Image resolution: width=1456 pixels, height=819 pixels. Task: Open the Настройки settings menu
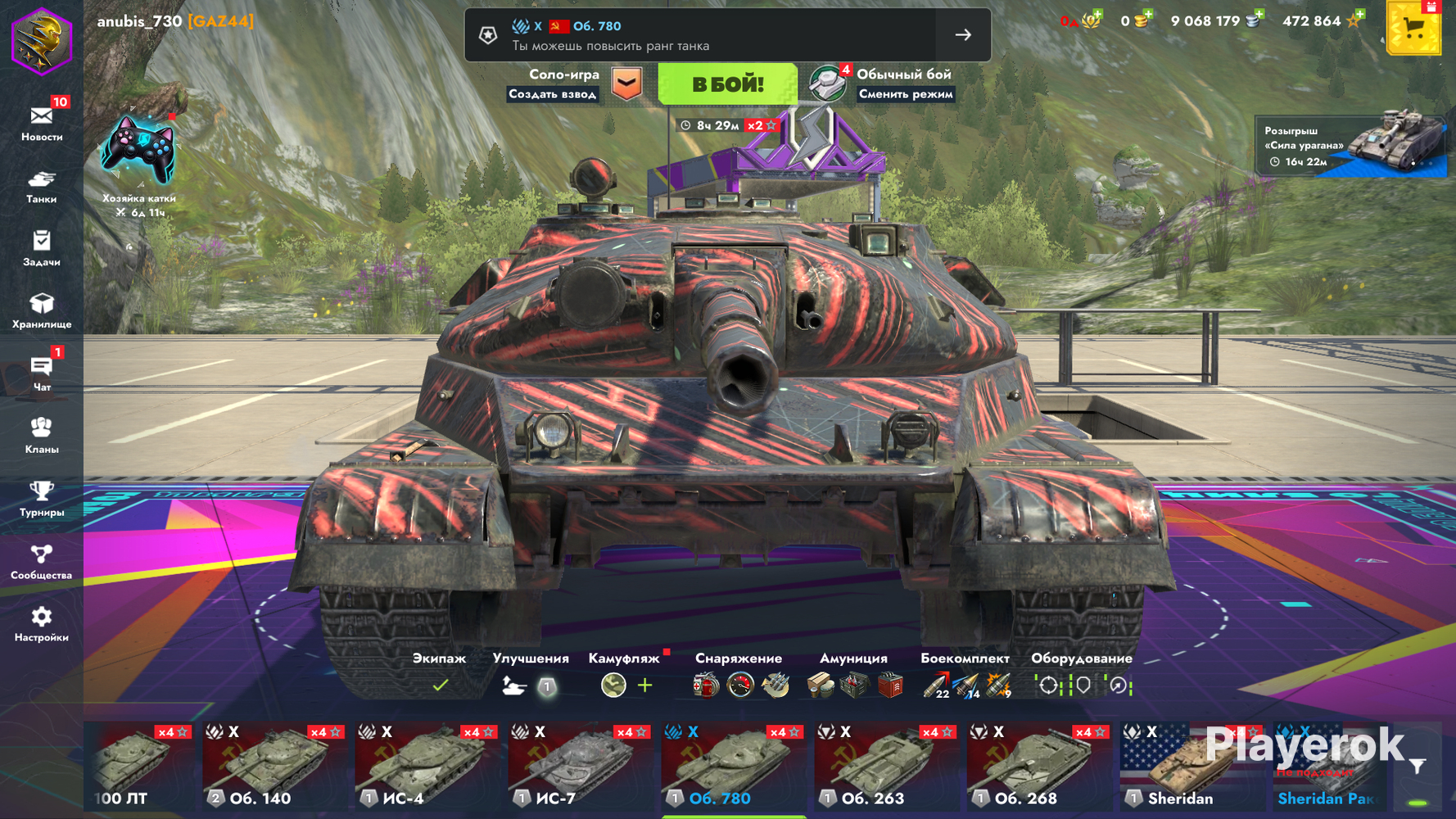pyautogui.click(x=42, y=624)
